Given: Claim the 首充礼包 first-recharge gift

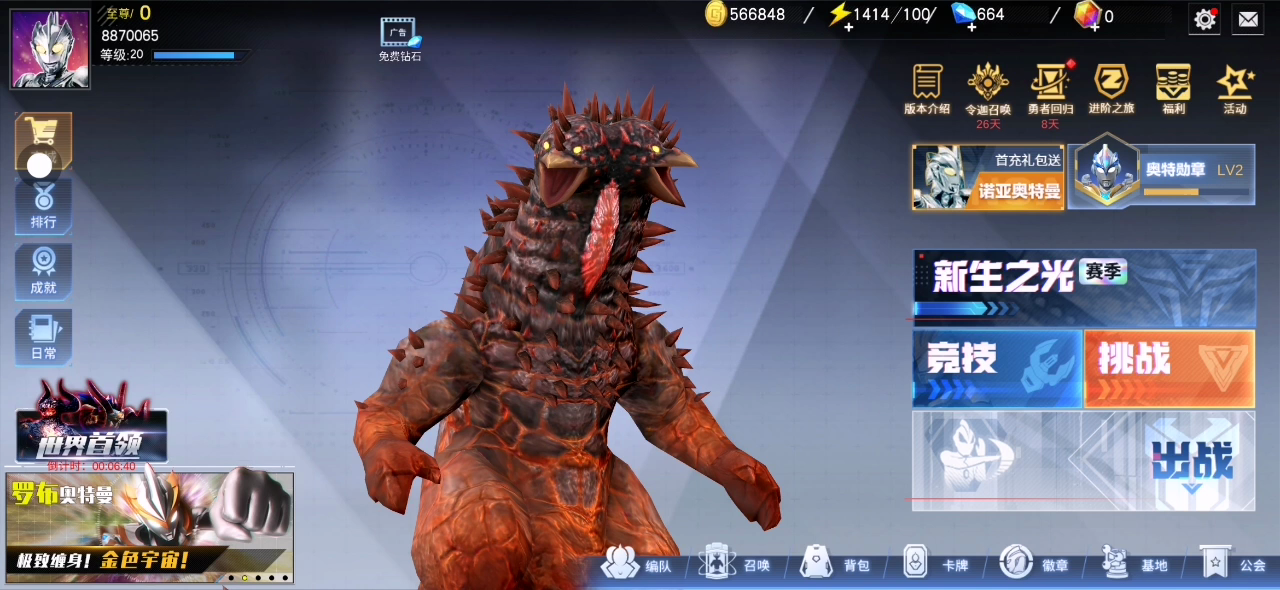Looking at the screenshot, I should 988,177.
